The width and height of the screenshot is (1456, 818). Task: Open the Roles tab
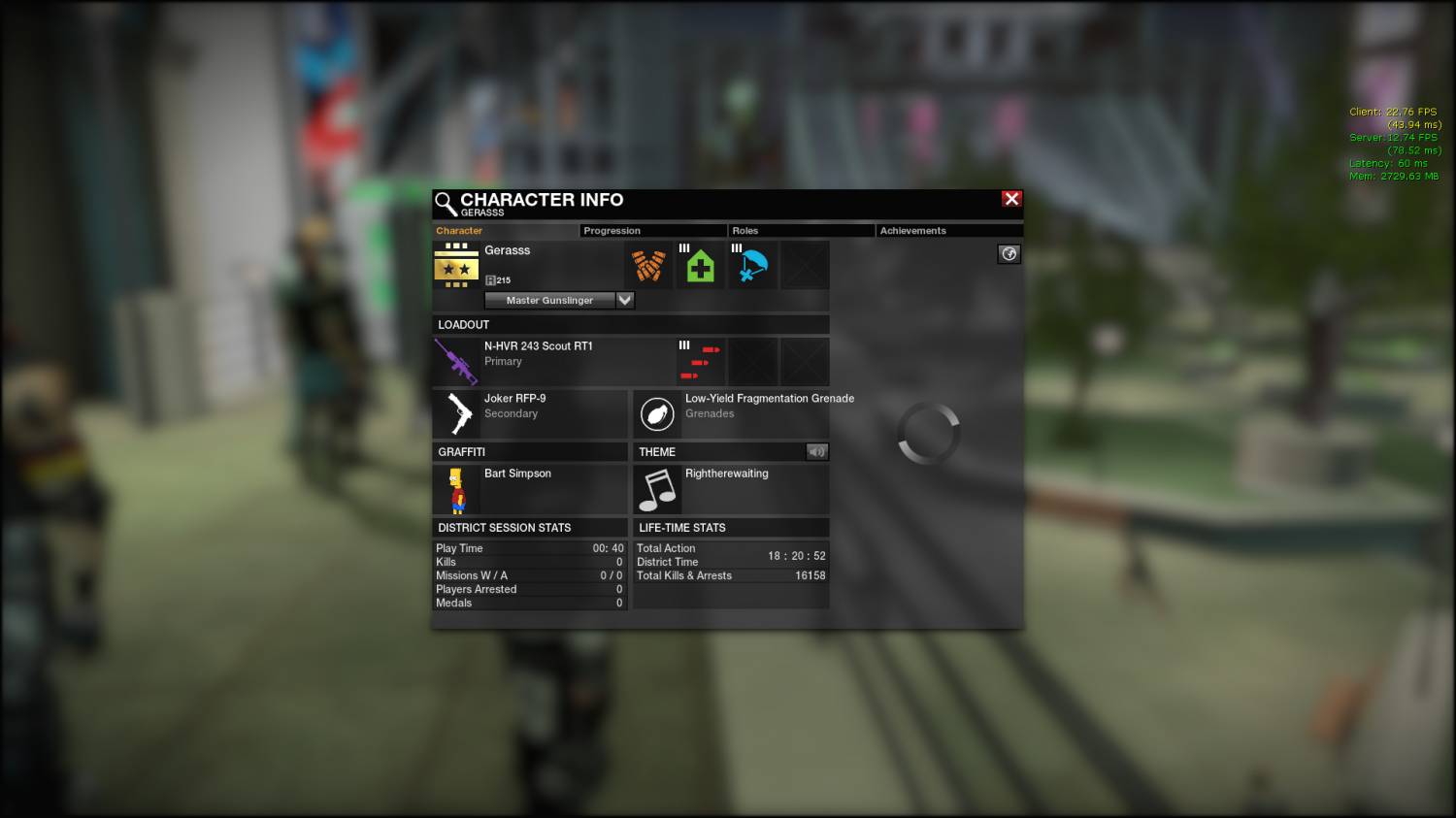coord(800,231)
